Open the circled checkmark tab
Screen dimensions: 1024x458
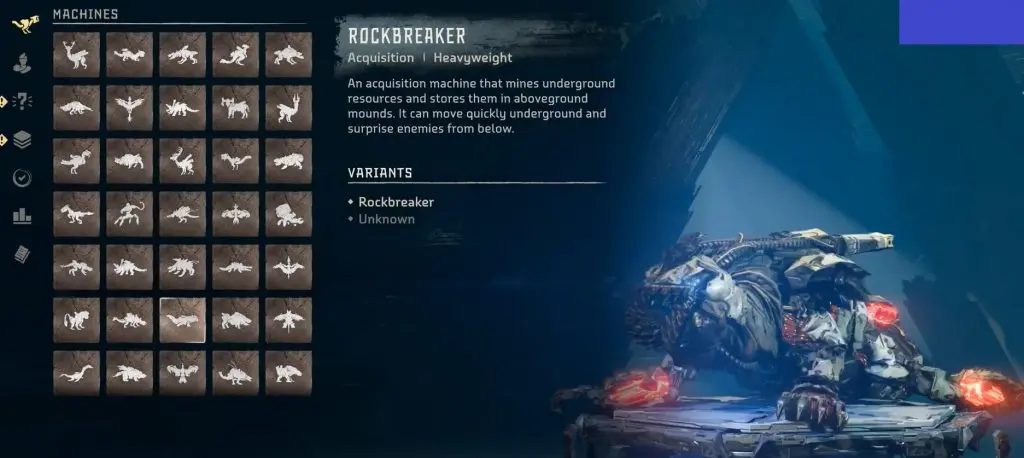pos(22,178)
